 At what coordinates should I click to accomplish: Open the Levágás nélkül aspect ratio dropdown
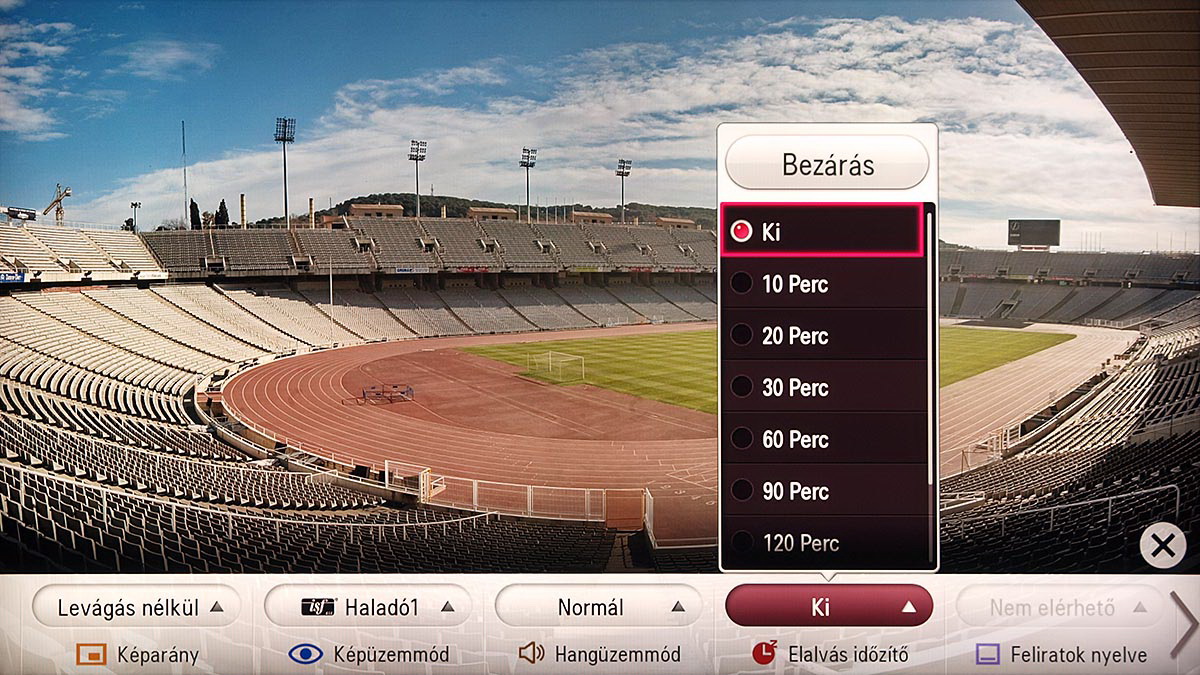tap(135, 606)
